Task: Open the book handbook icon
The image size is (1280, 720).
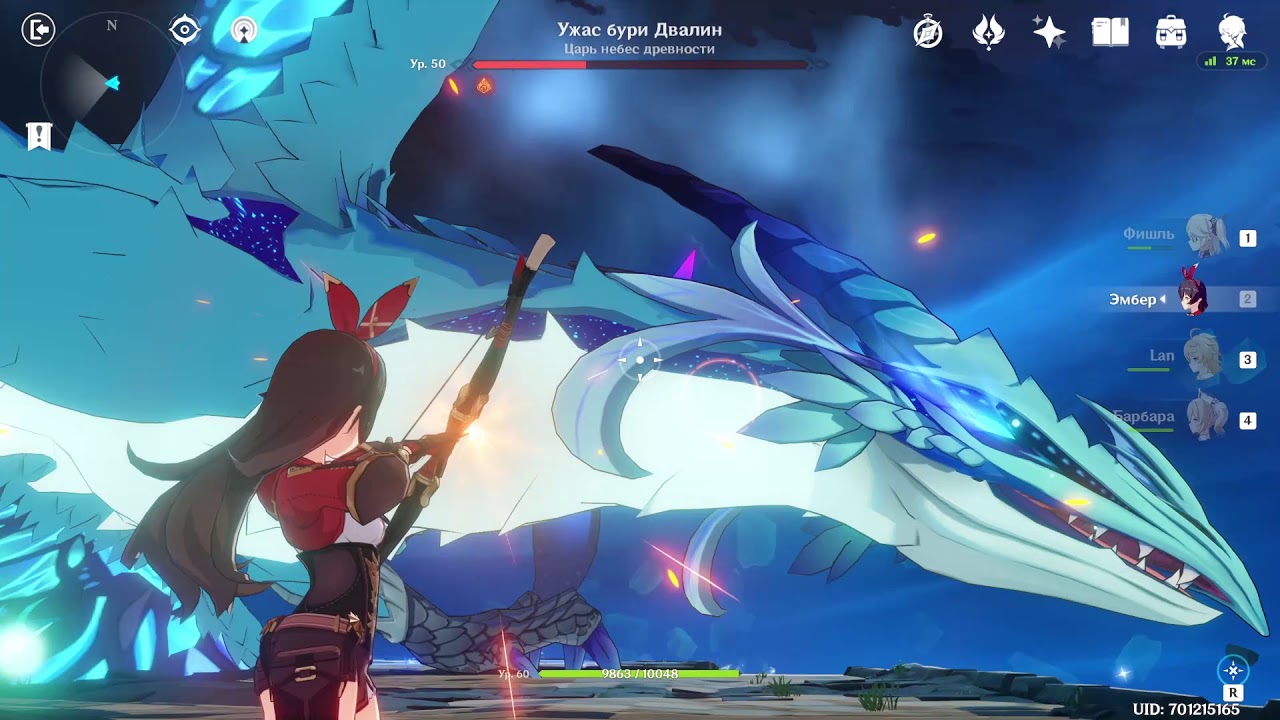Action: click(1110, 33)
